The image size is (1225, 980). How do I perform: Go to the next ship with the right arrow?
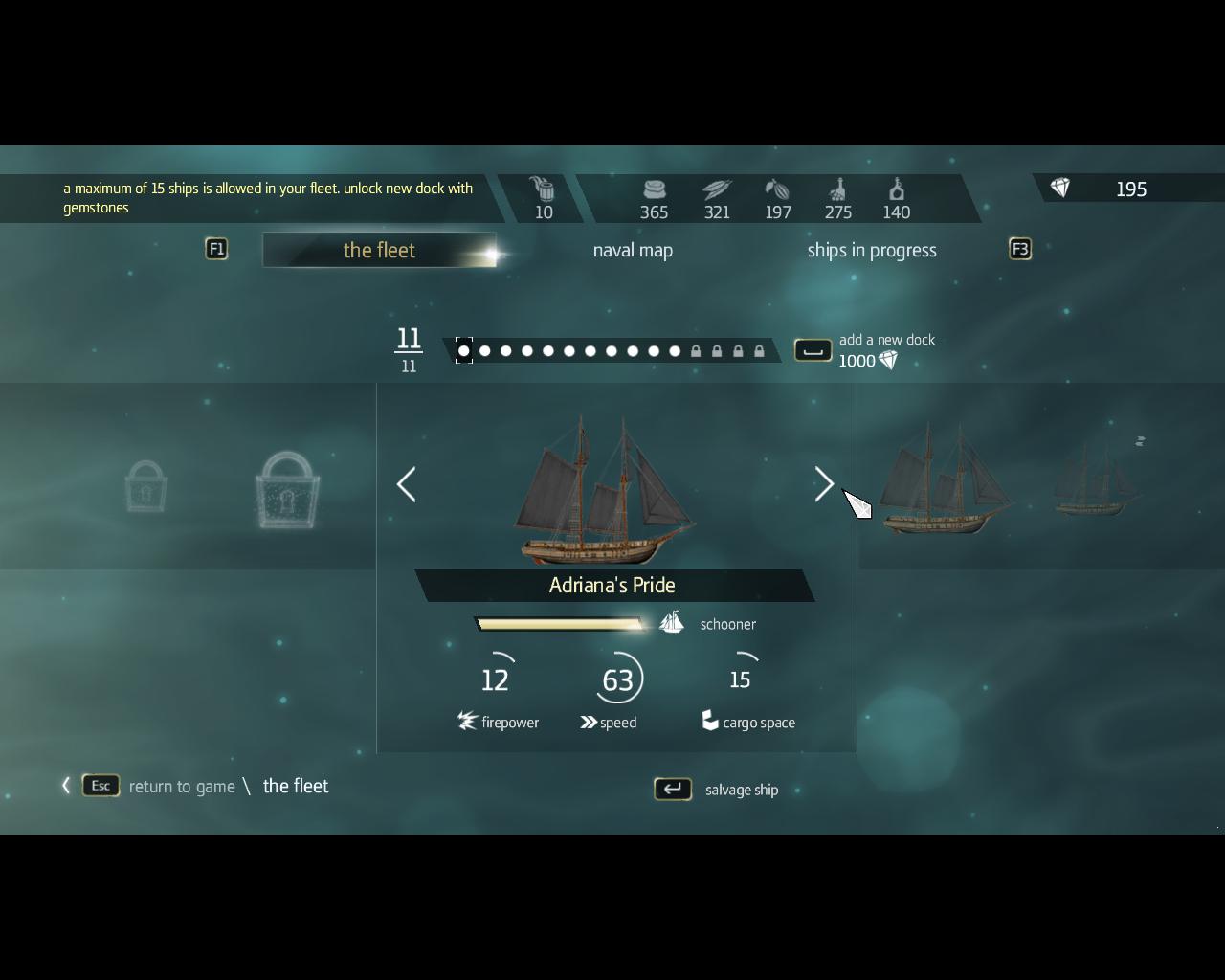(824, 484)
